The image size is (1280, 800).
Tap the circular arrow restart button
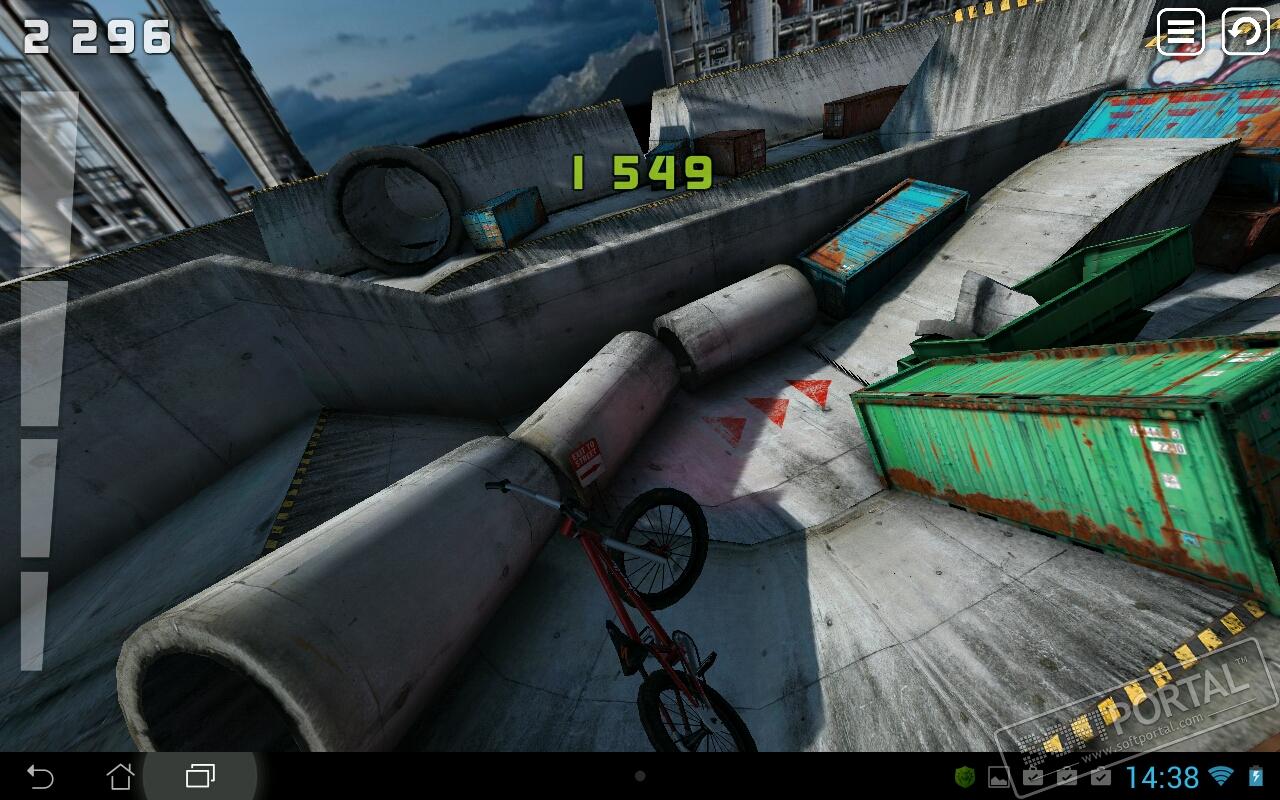point(1245,32)
